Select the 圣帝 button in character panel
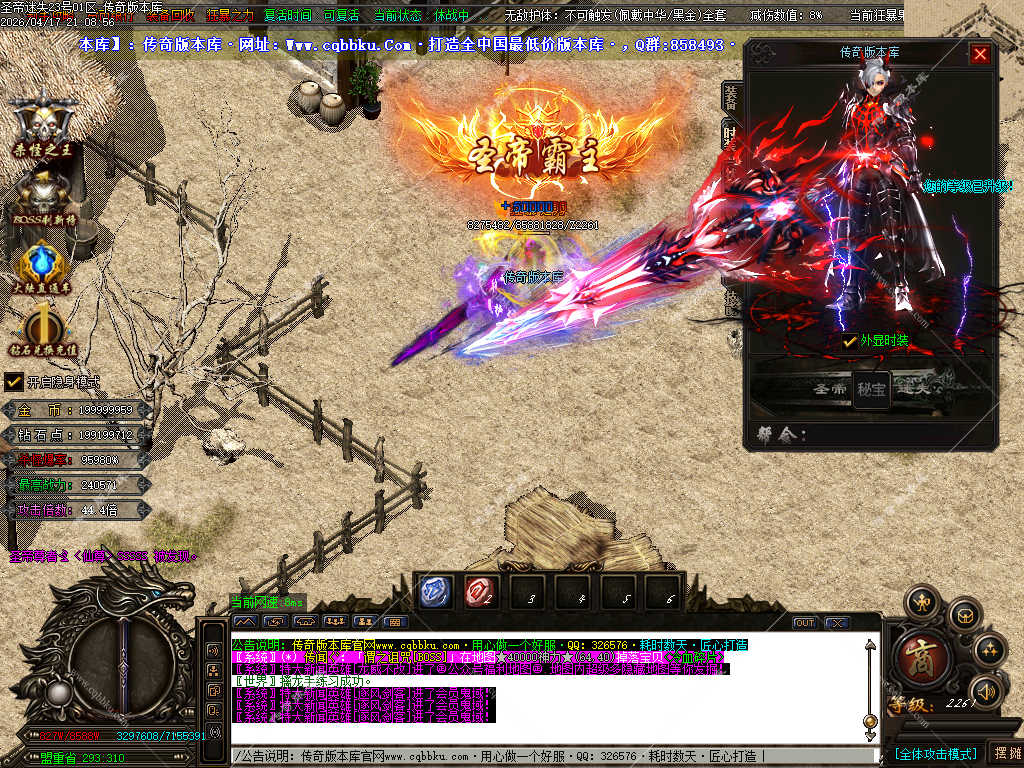1024x768 pixels. [x=829, y=389]
